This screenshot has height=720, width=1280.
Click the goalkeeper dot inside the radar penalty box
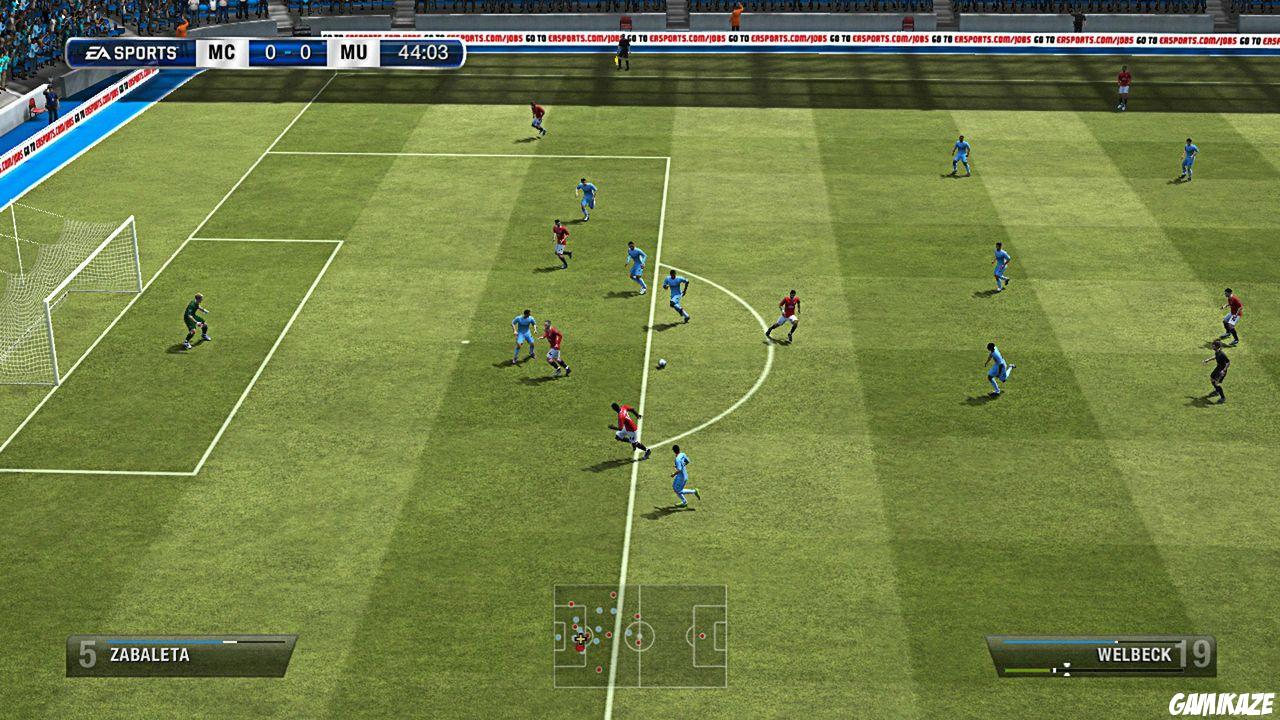558,637
